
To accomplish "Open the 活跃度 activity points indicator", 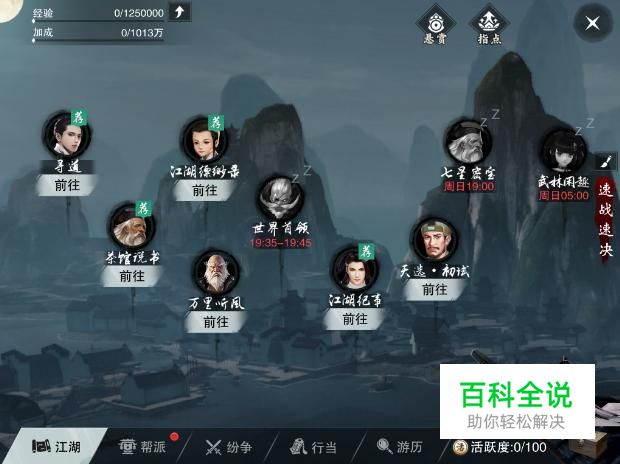I will pos(499,446).
